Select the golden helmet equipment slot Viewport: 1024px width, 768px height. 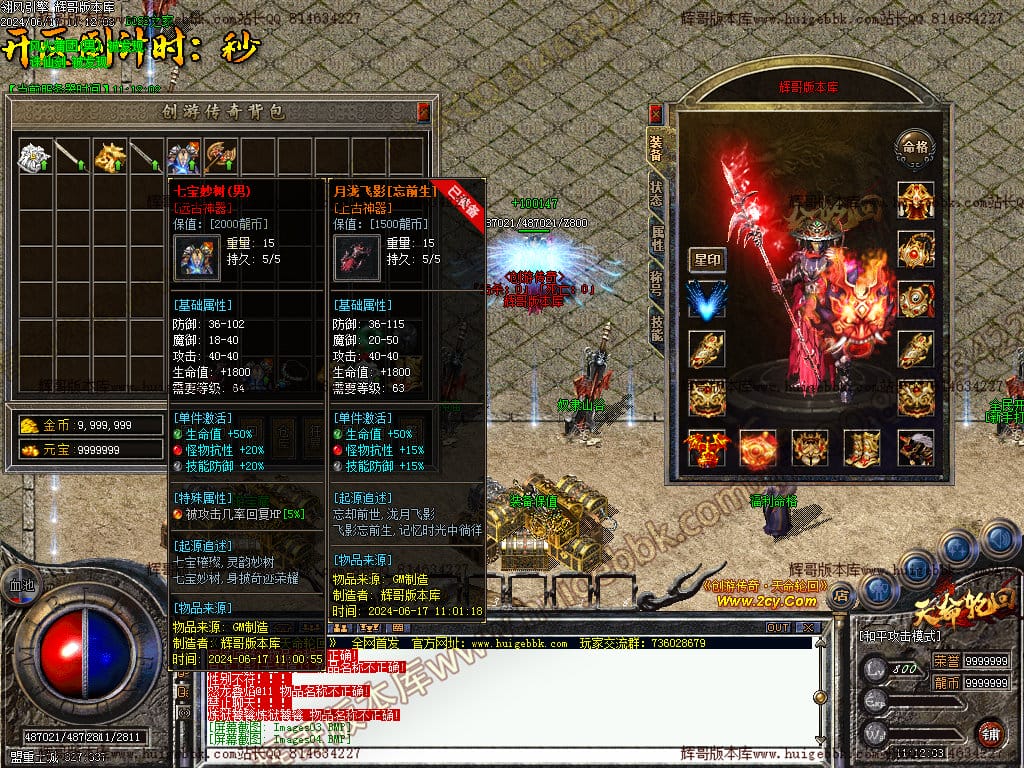915,199
